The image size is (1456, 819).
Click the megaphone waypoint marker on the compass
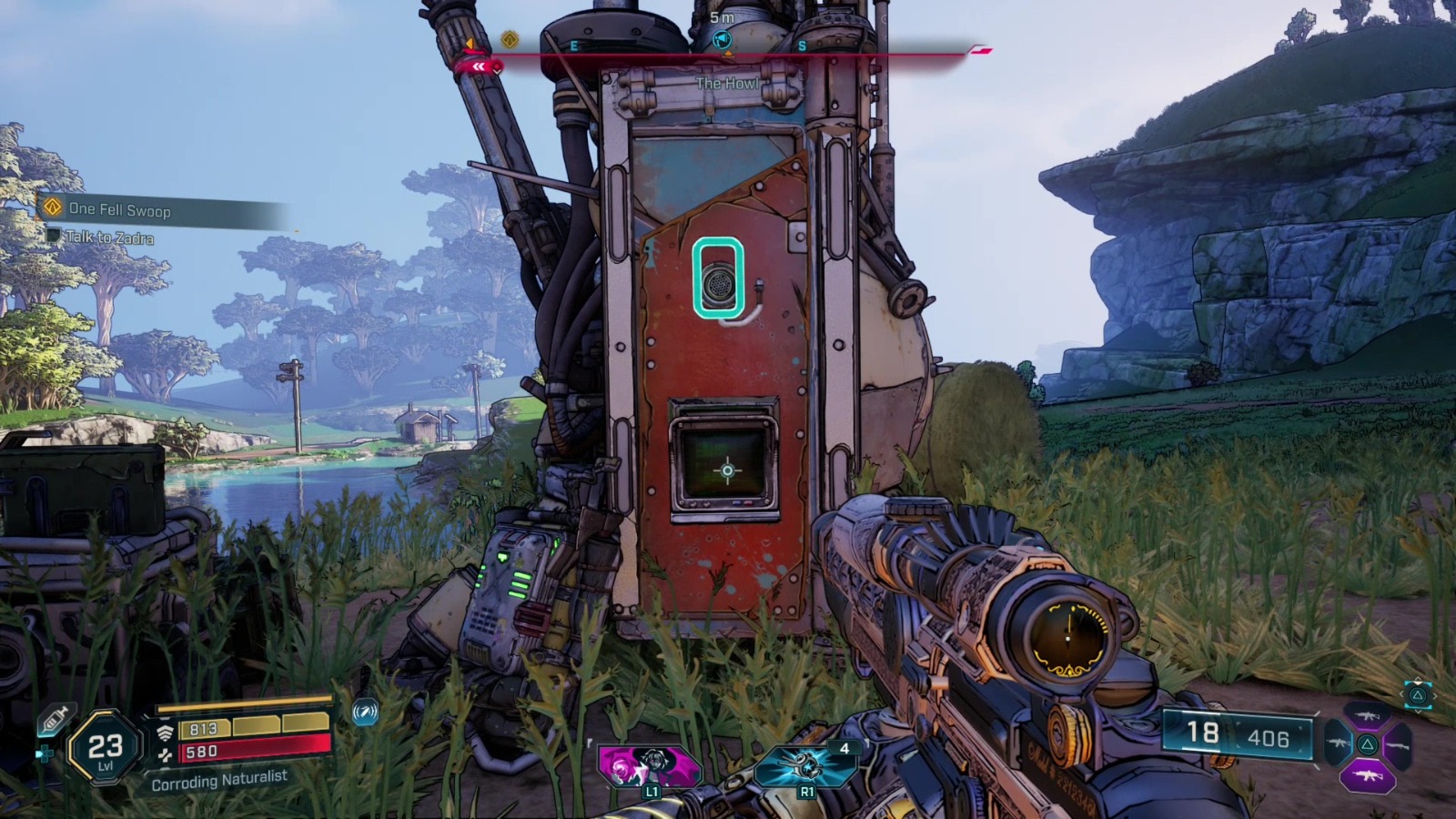click(x=722, y=38)
